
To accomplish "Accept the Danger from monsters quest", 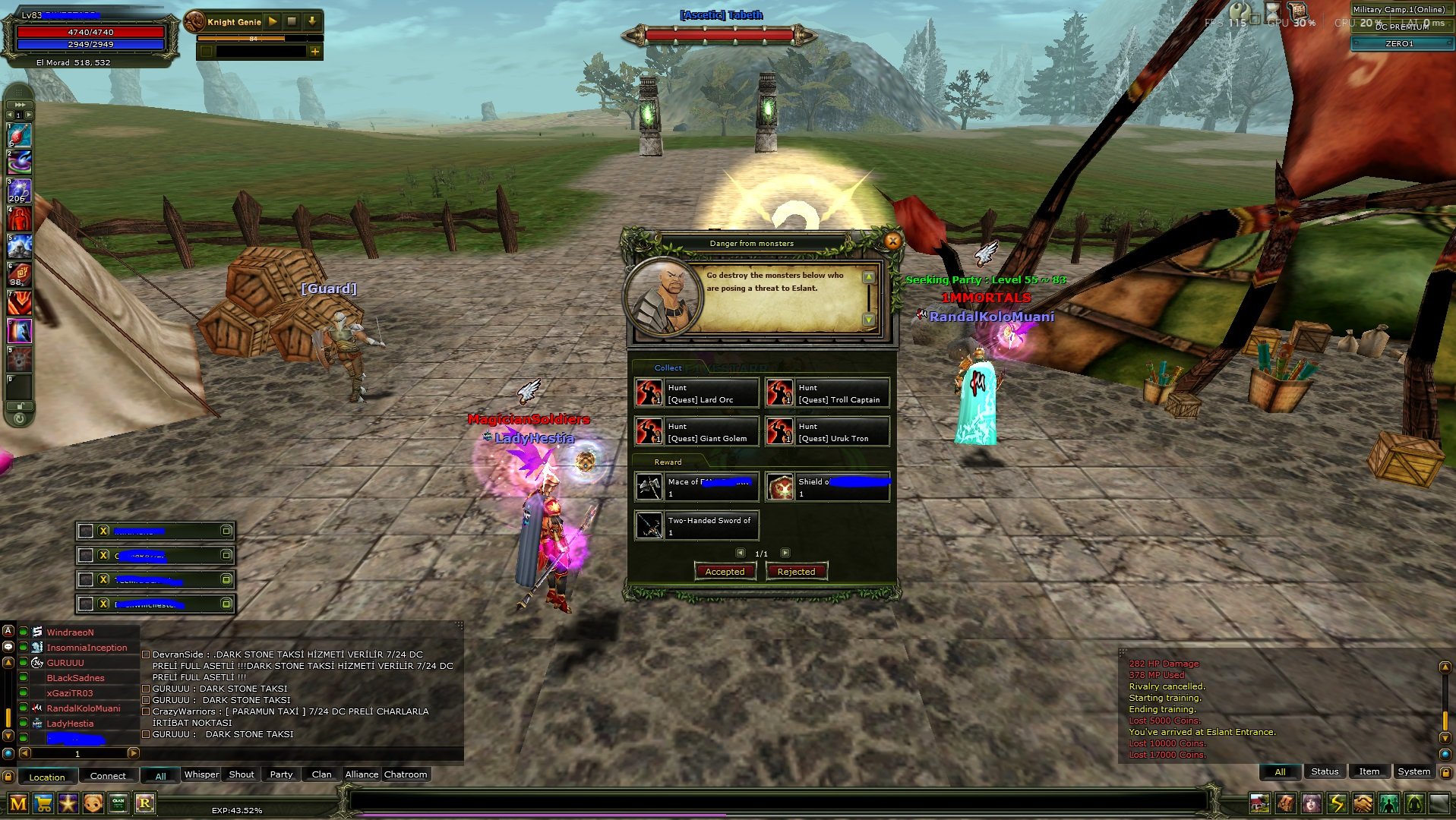I will click(725, 572).
